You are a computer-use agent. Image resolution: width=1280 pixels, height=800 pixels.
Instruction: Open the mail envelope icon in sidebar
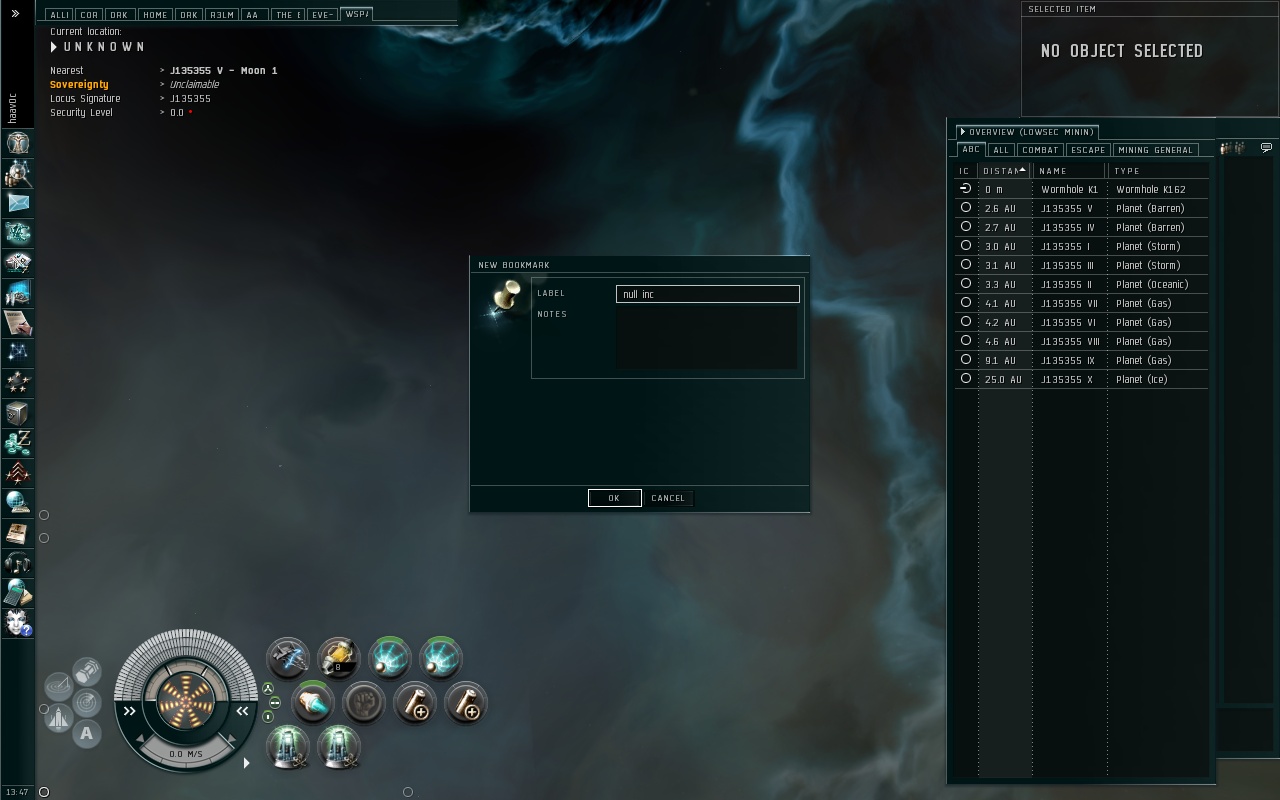click(x=18, y=203)
